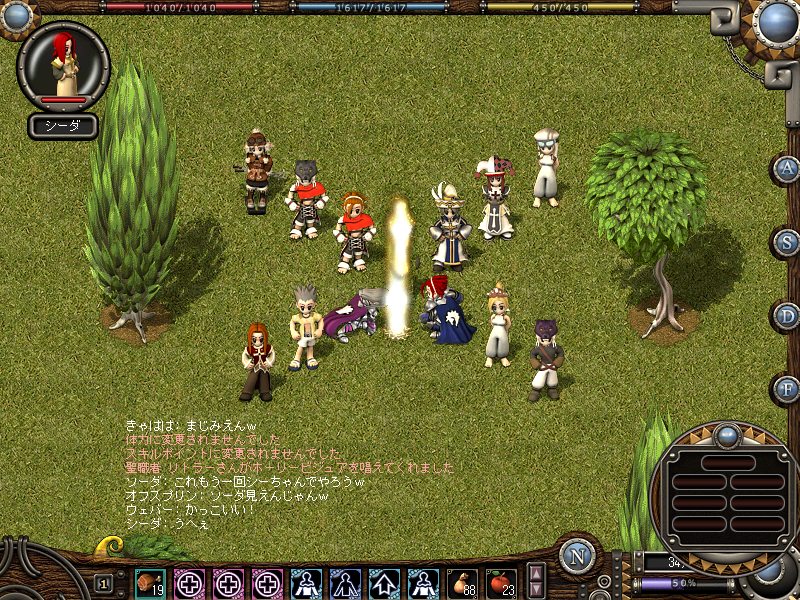
Task: Click the round A shortcut button
Action: 787,168
